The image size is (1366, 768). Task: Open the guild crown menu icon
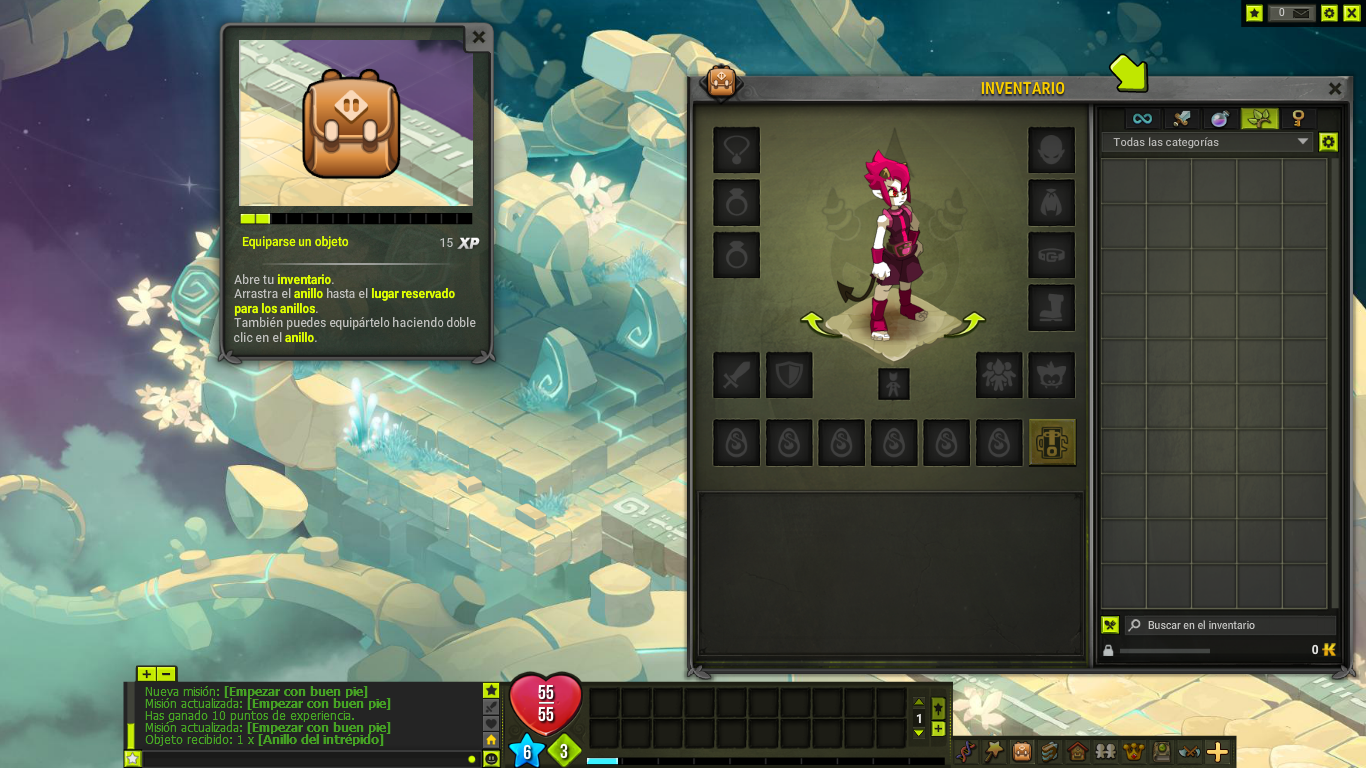1134,751
